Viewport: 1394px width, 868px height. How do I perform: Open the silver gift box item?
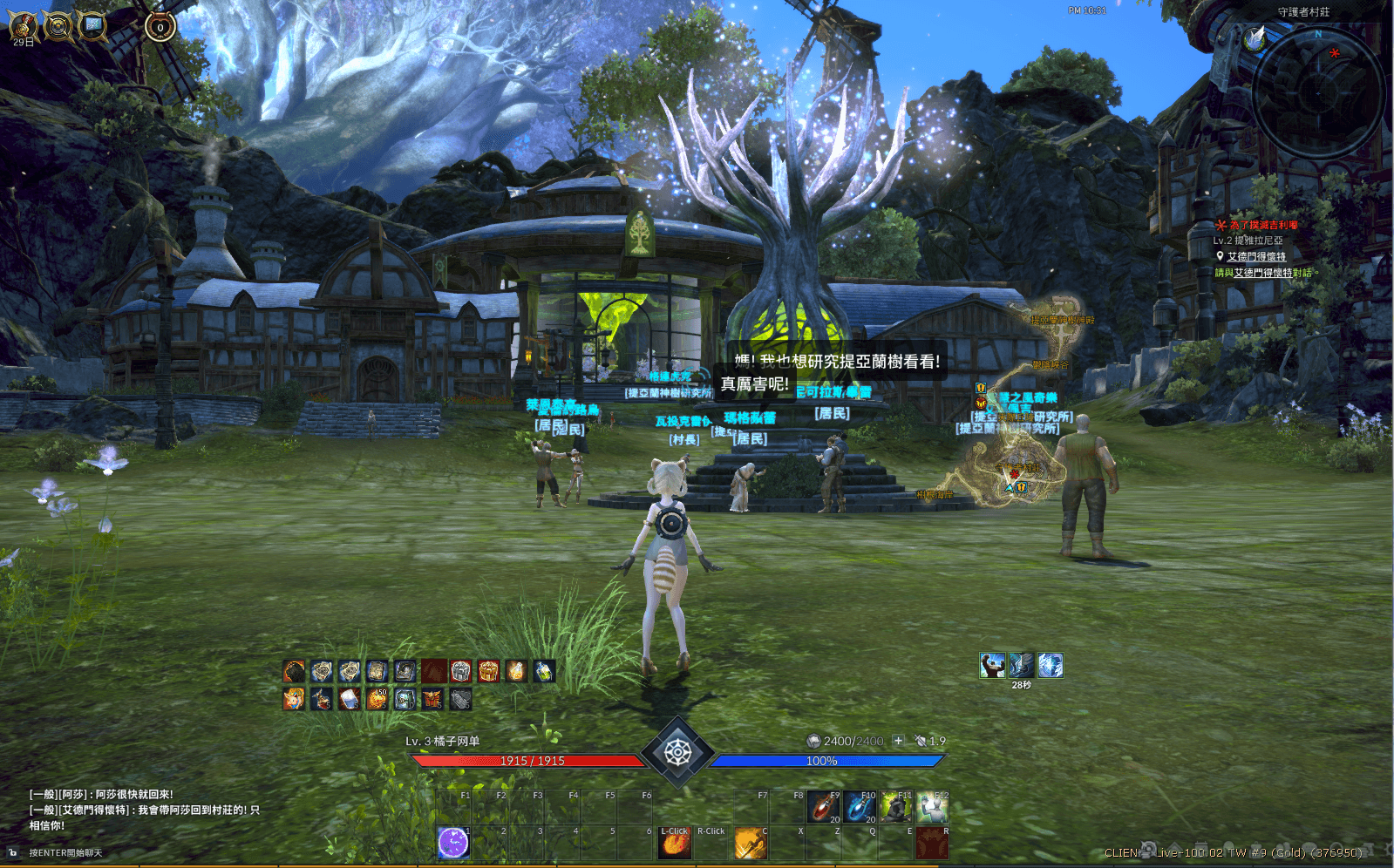[461, 671]
